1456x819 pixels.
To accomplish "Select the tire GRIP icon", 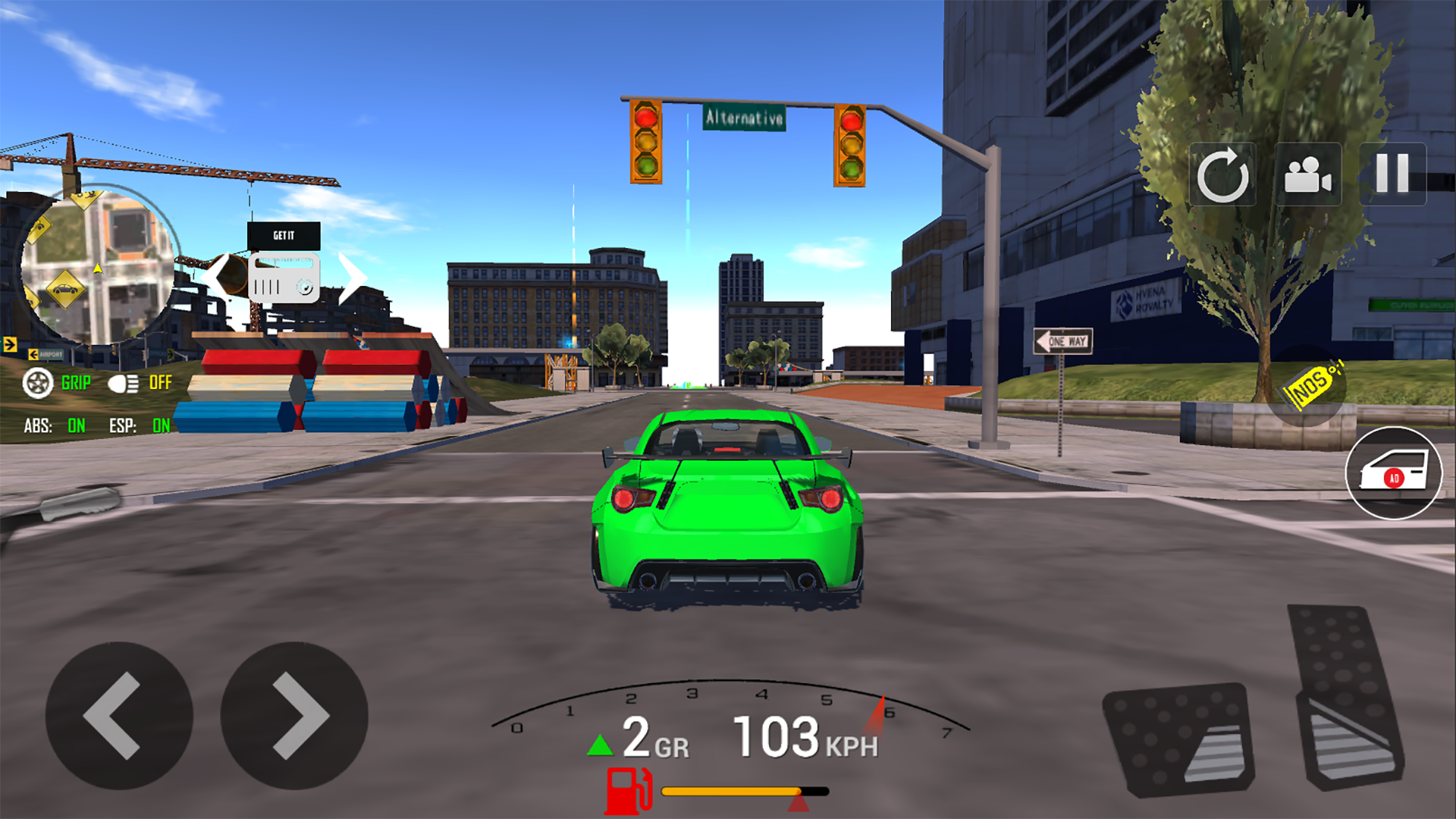I will (36, 382).
